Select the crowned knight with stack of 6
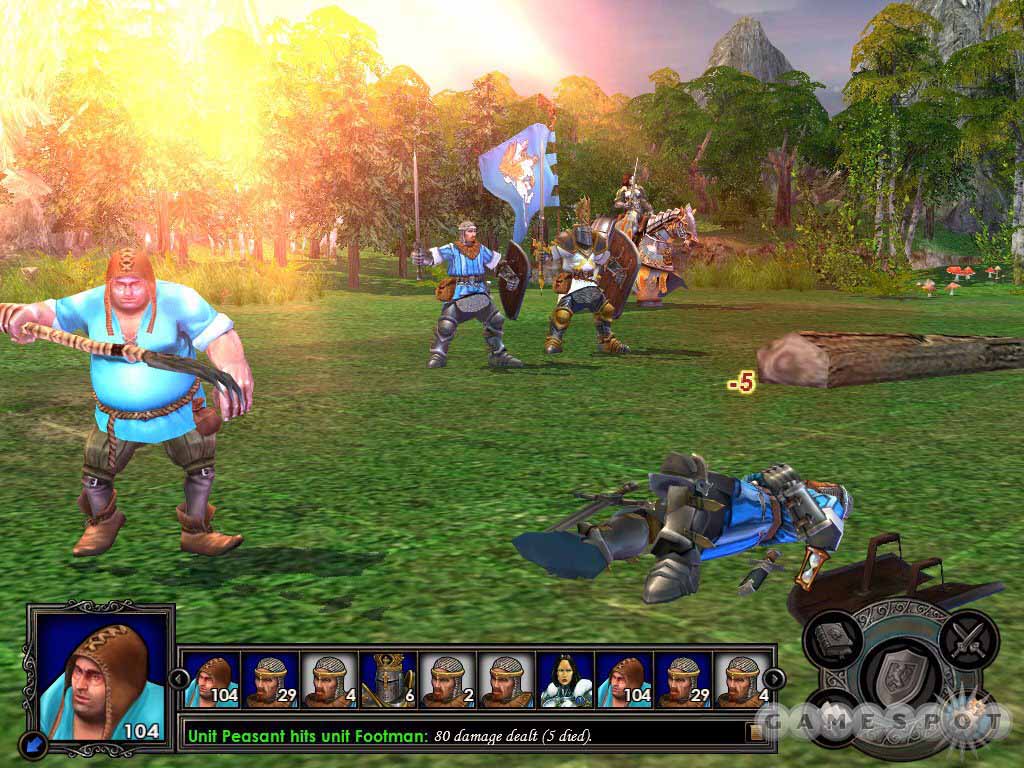This screenshot has height=768, width=1024. click(388, 680)
